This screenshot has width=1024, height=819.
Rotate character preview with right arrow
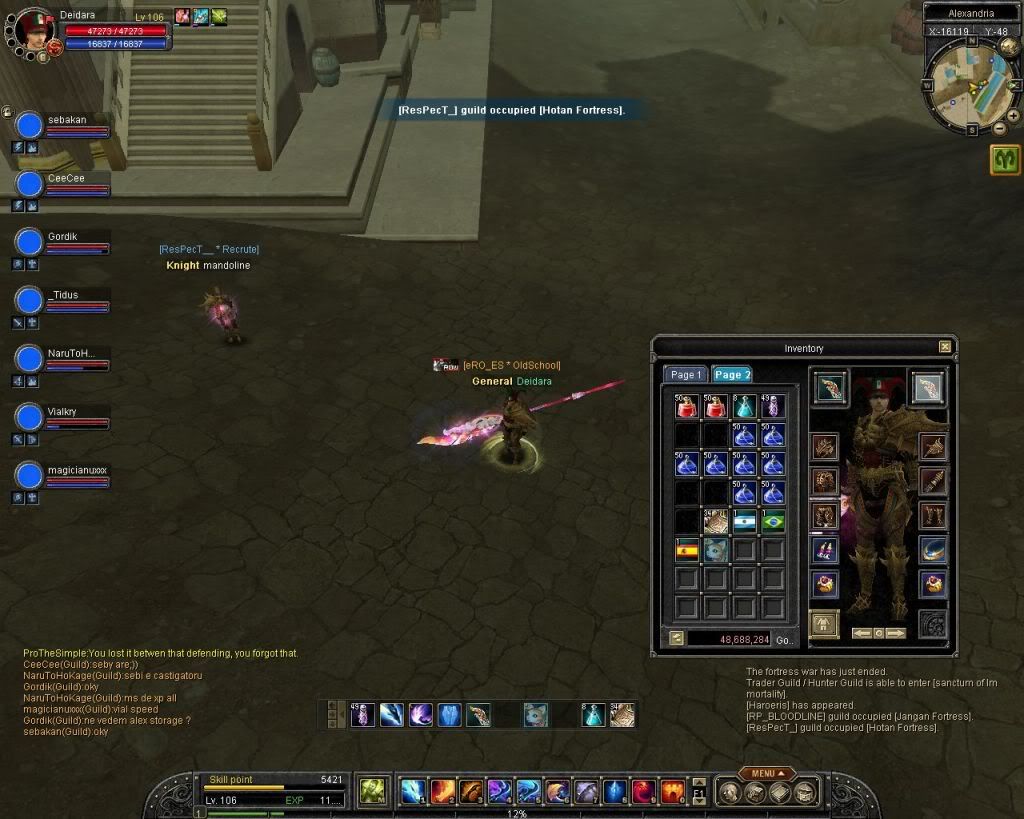tap(895, 633)
